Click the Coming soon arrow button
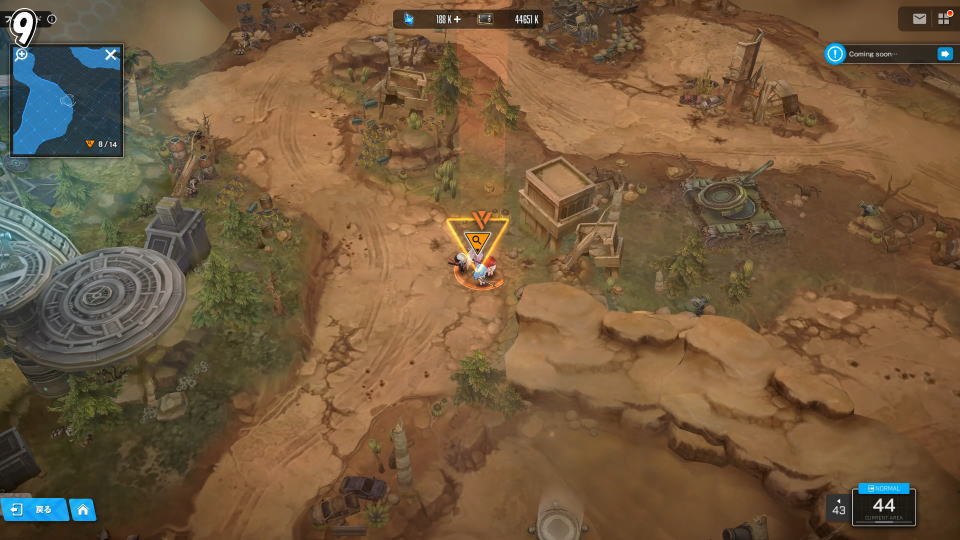The width and height of the screenshot is (960, 540). [x=944, y=54]
